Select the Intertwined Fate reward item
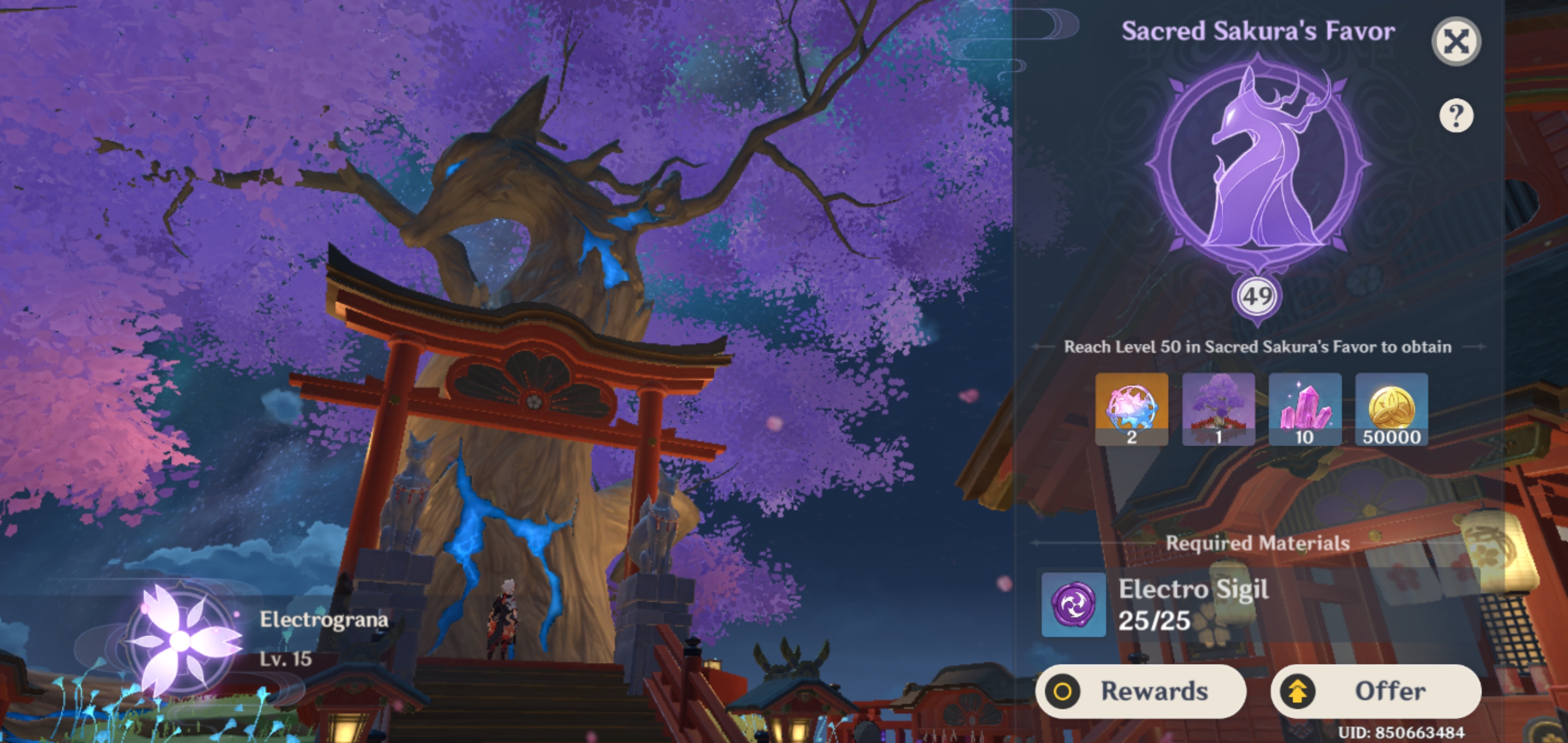 [1131, 409]
